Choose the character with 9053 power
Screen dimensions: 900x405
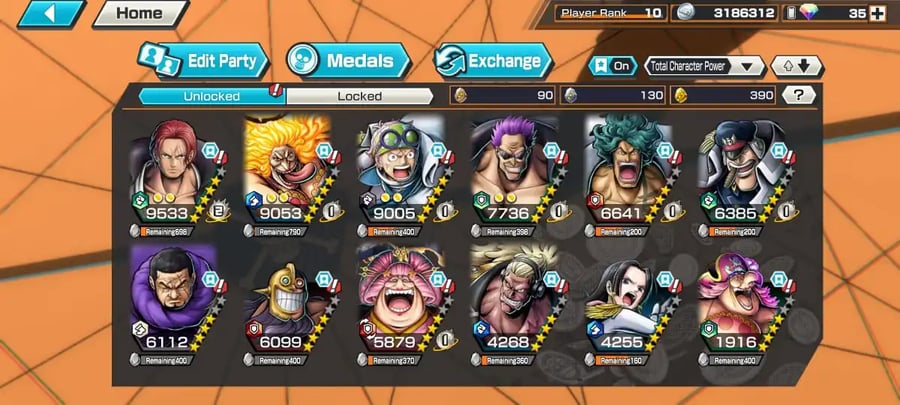(x=287, y=175)
